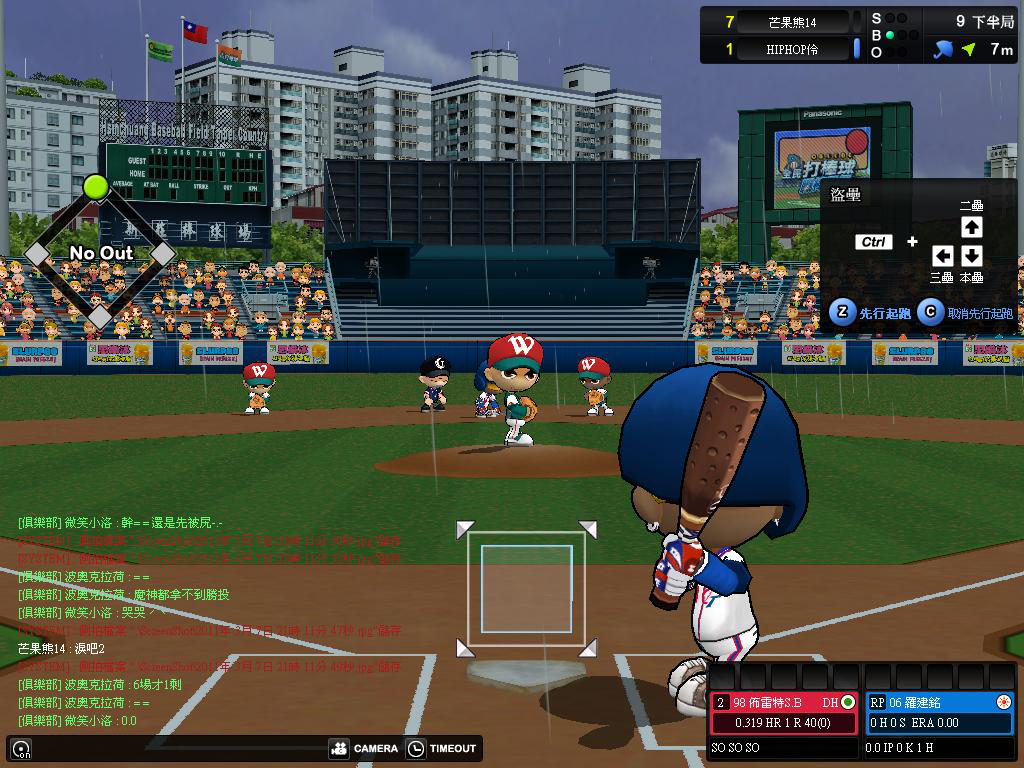Select the blue pitcher info card

coord(939,712)
